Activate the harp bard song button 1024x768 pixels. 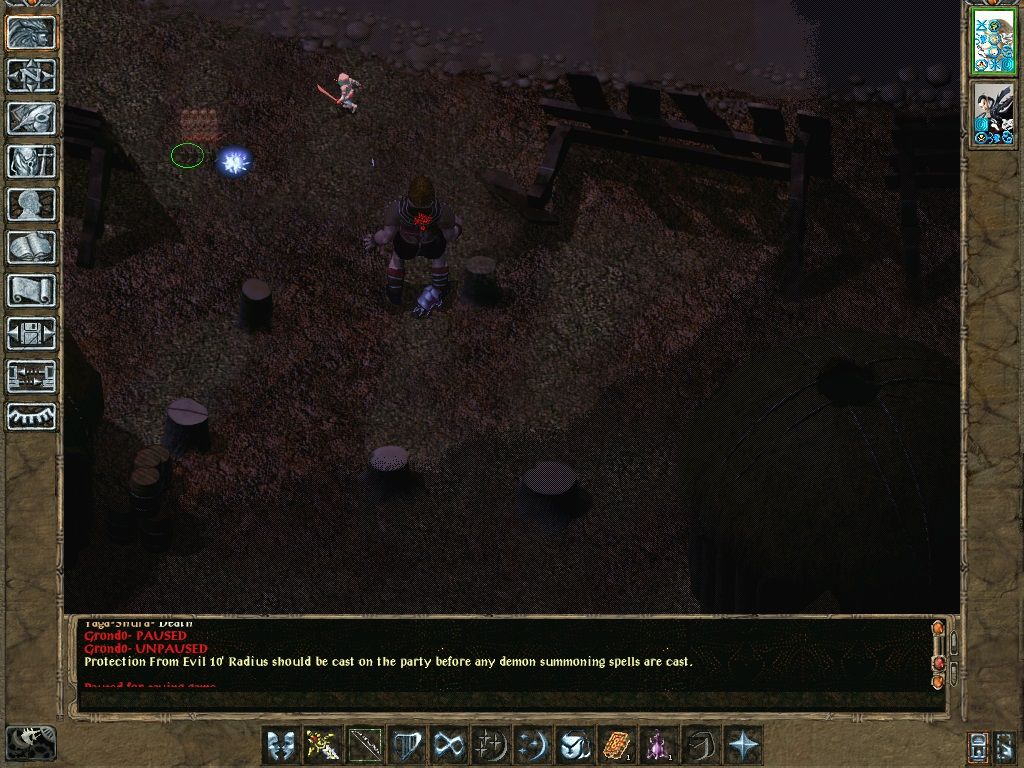click(406, 745)
